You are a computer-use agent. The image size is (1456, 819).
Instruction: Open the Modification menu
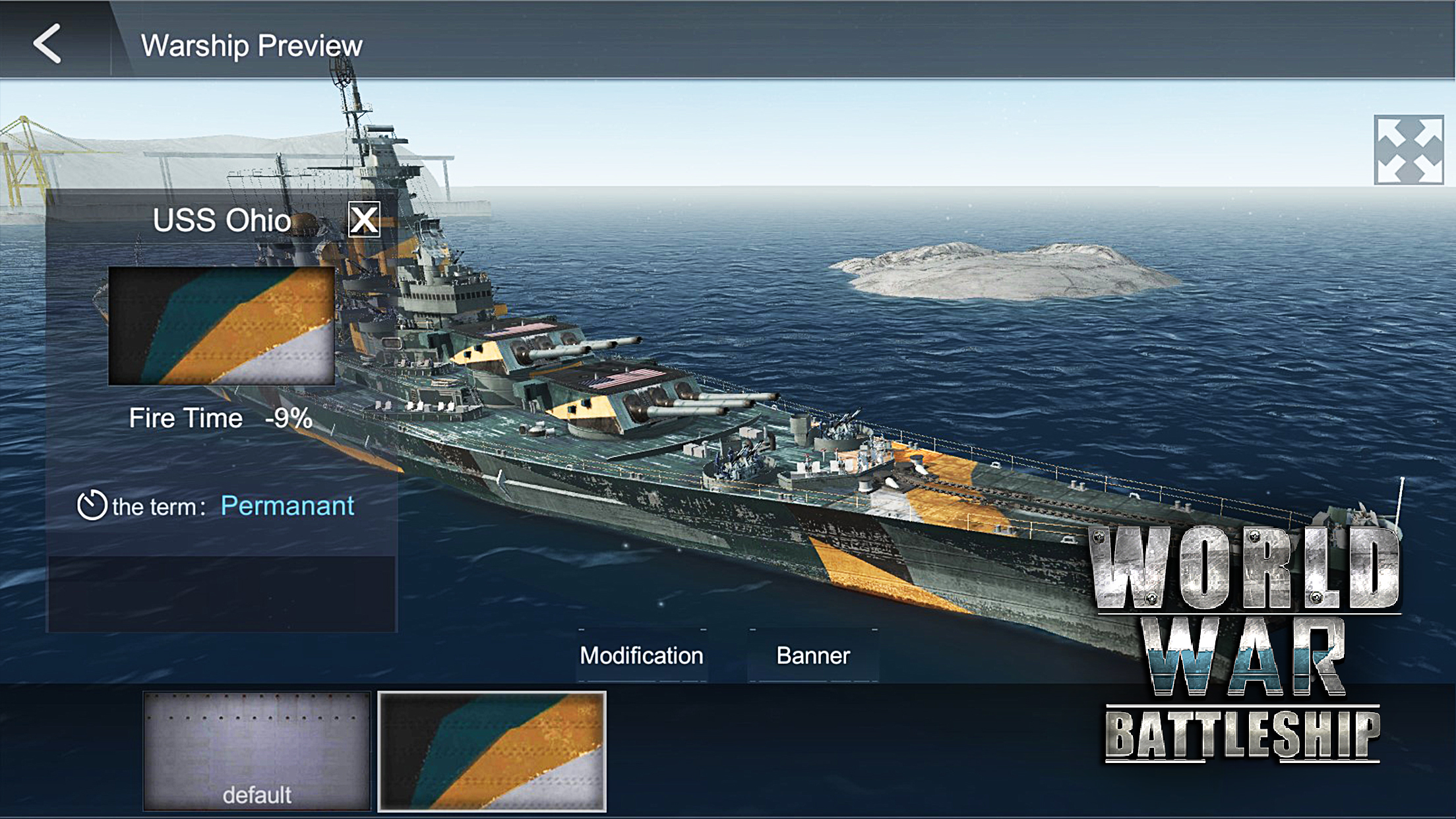pos(640,655)
